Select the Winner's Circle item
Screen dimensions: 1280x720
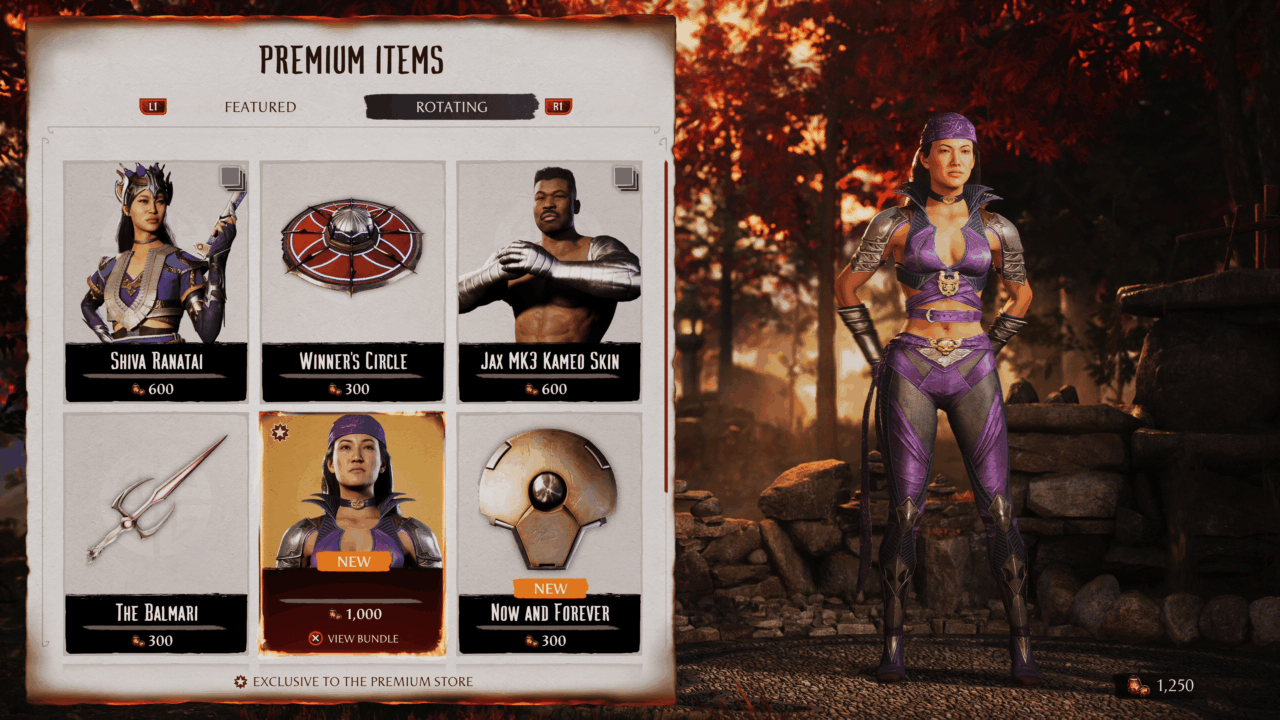coord(352,281)
